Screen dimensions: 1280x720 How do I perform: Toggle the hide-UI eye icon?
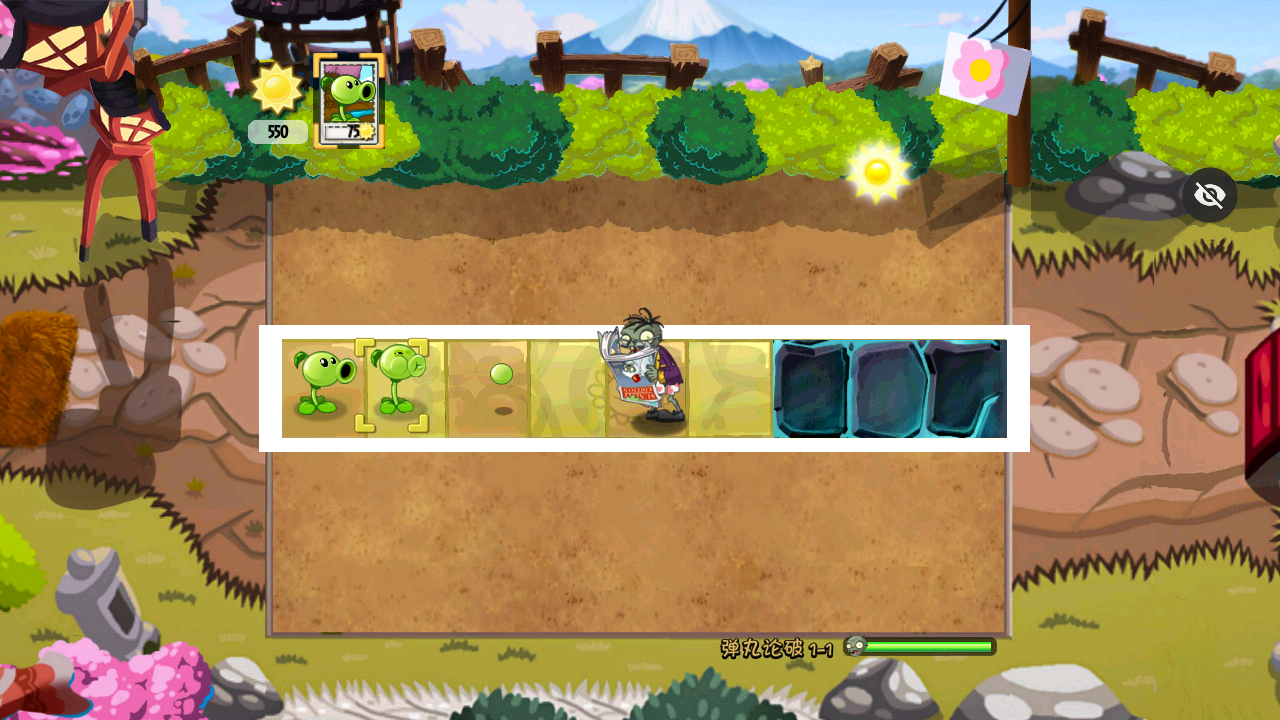(1210, 194)
